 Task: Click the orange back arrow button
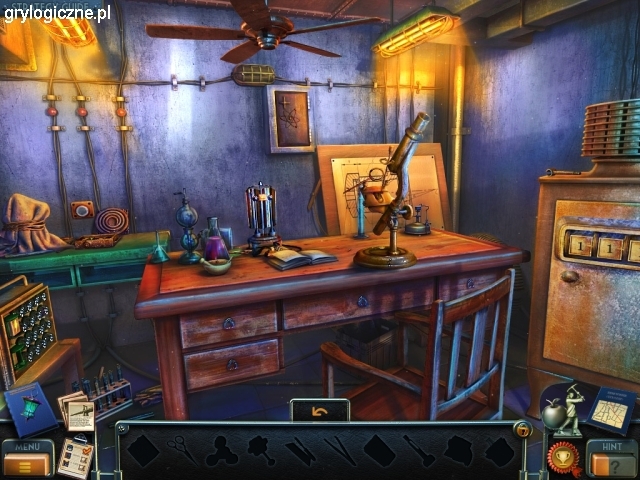(320, 411)
